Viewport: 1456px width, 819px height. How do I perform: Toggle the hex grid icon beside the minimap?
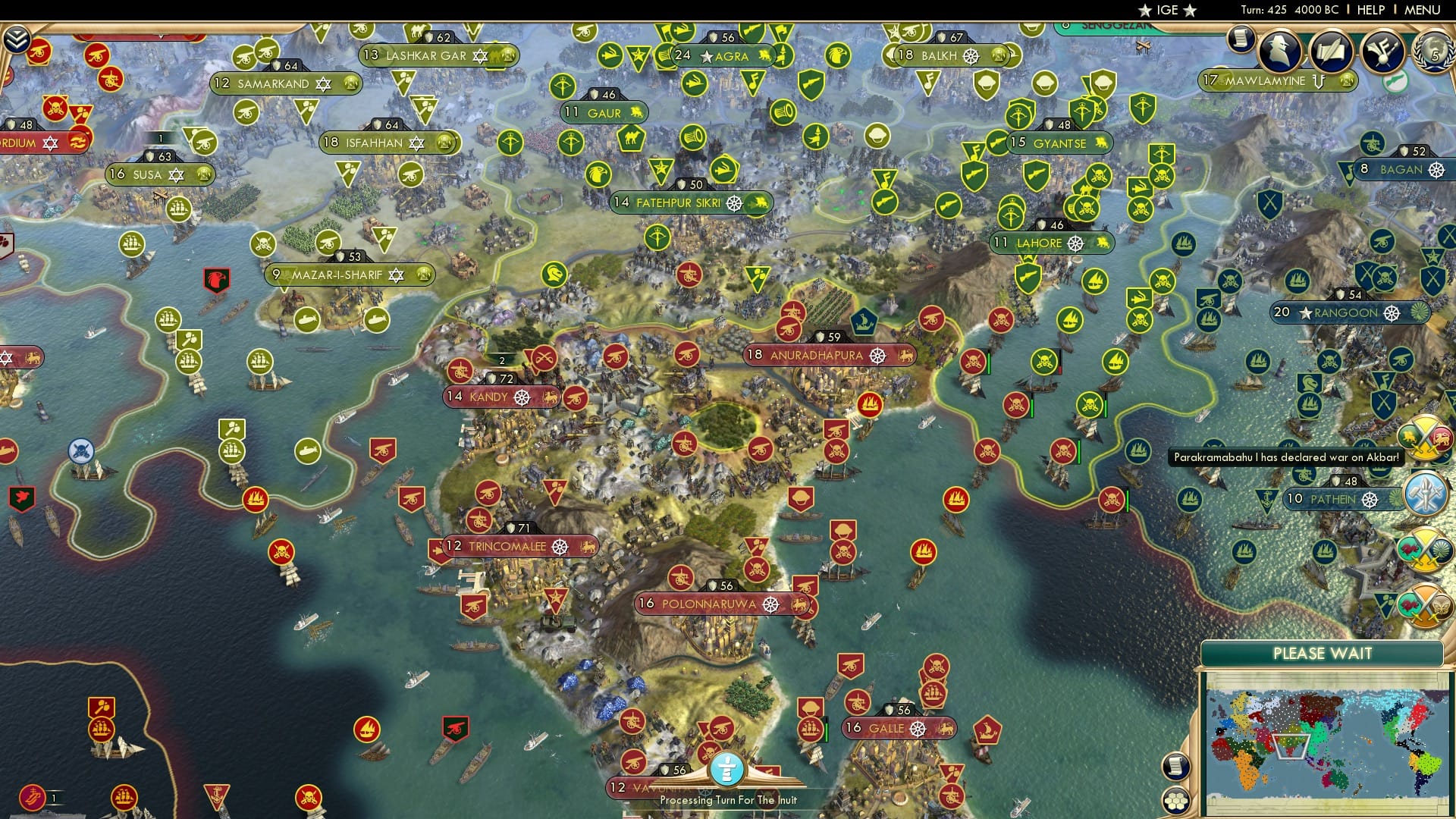(1175, 800)
